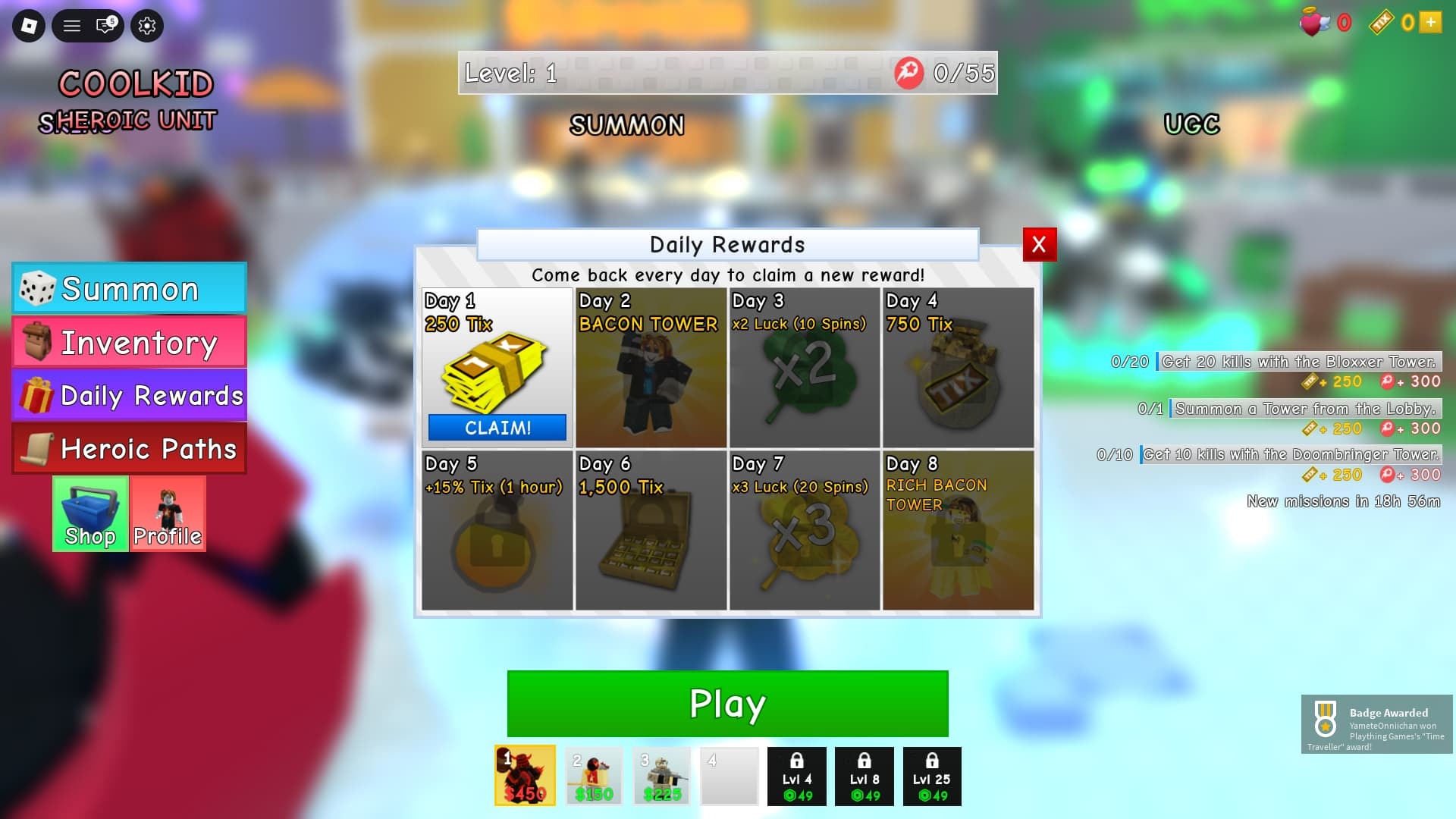Open Daily Rewards via the gift icon
The width and height of the screenshot is (1456, 819).
(x=129, y=395)
